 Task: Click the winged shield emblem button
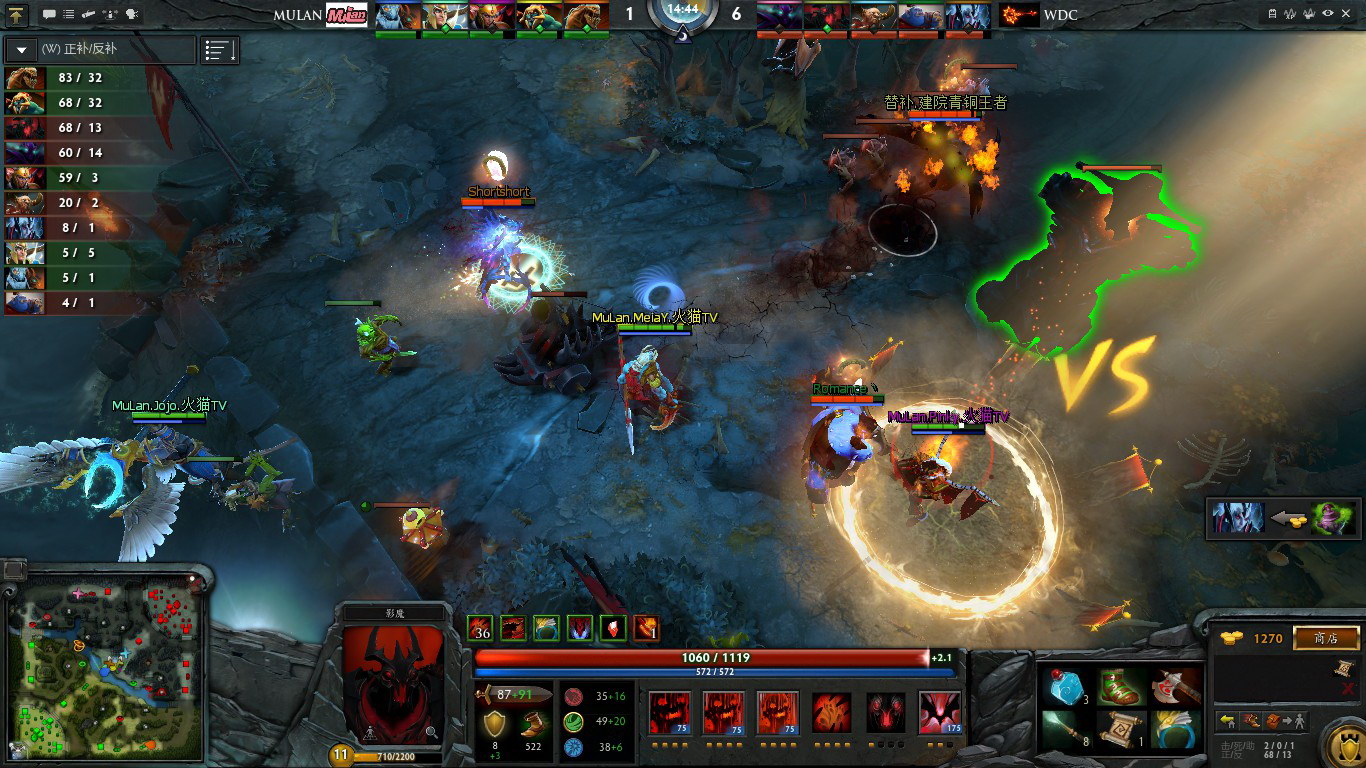click(x=1343, y=744)
